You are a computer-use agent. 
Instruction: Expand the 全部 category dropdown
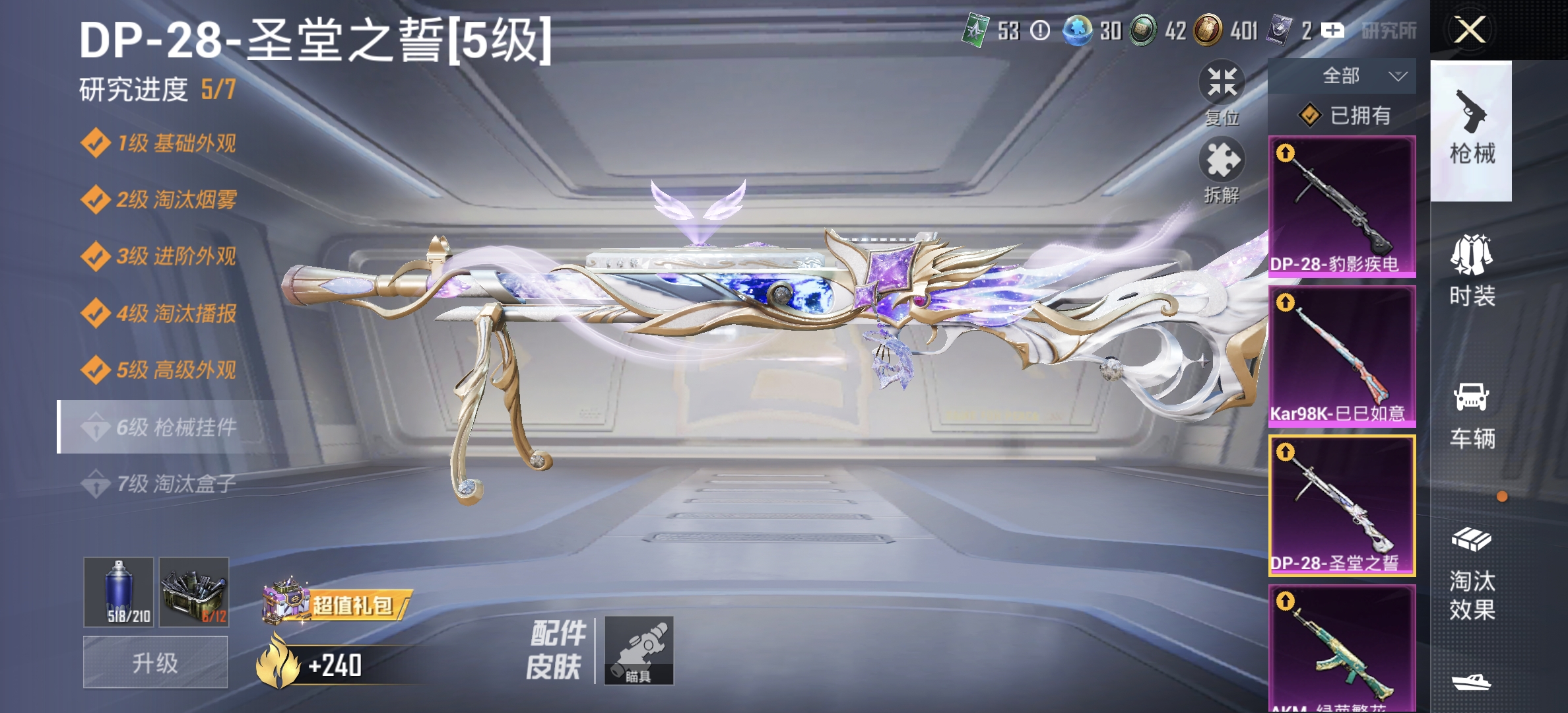point(1364,76)
